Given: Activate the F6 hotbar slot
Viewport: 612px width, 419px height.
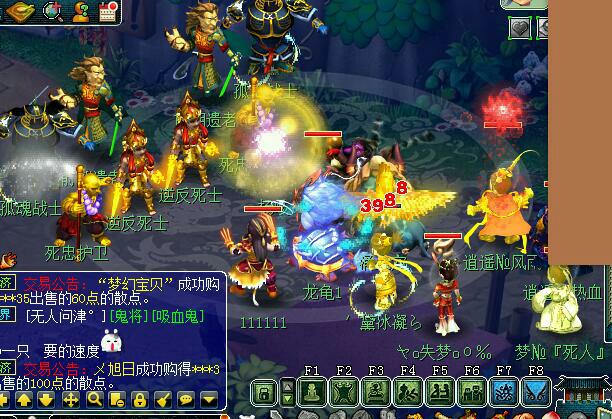Looking at the screenshot, I should [x=472, y=394].
